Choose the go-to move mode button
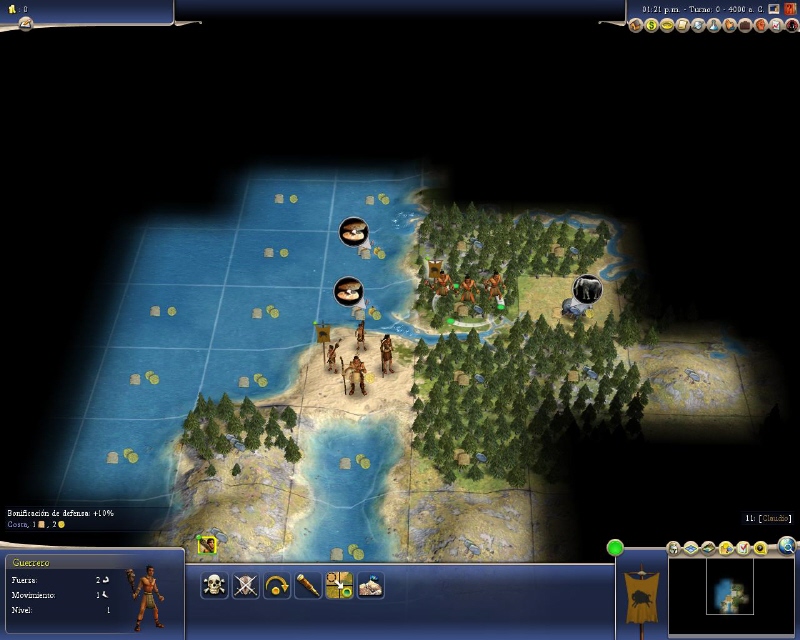This screenshot has width=800, height=640. click(338, 585)
